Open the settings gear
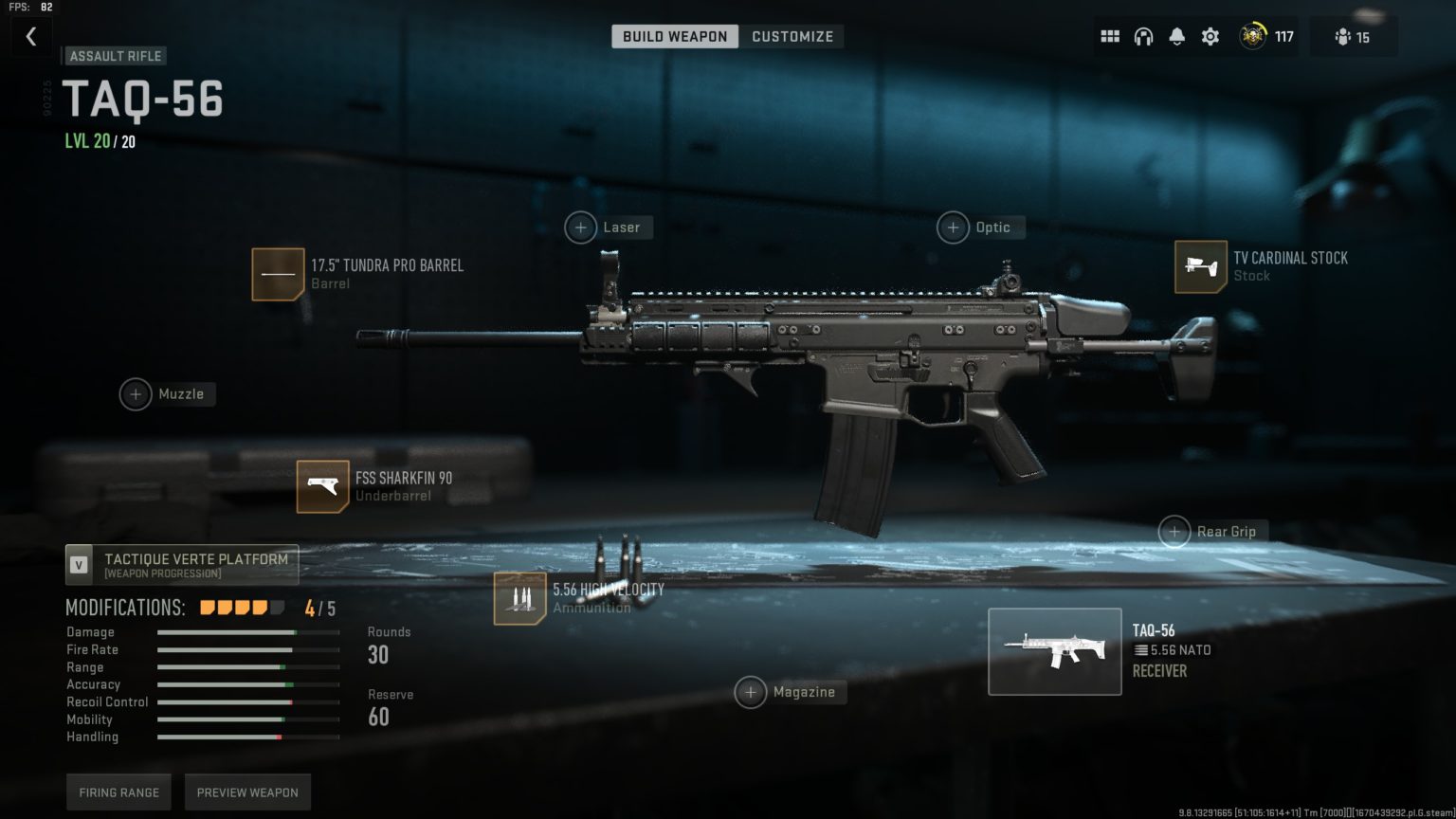The image size is (1456, 819). coord(1210,35)
